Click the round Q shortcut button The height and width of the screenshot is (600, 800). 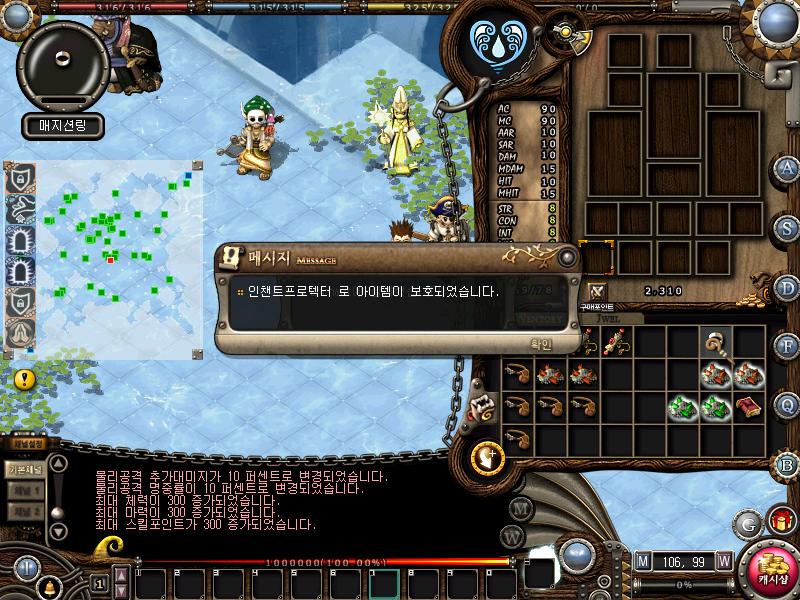click(788, 405)
